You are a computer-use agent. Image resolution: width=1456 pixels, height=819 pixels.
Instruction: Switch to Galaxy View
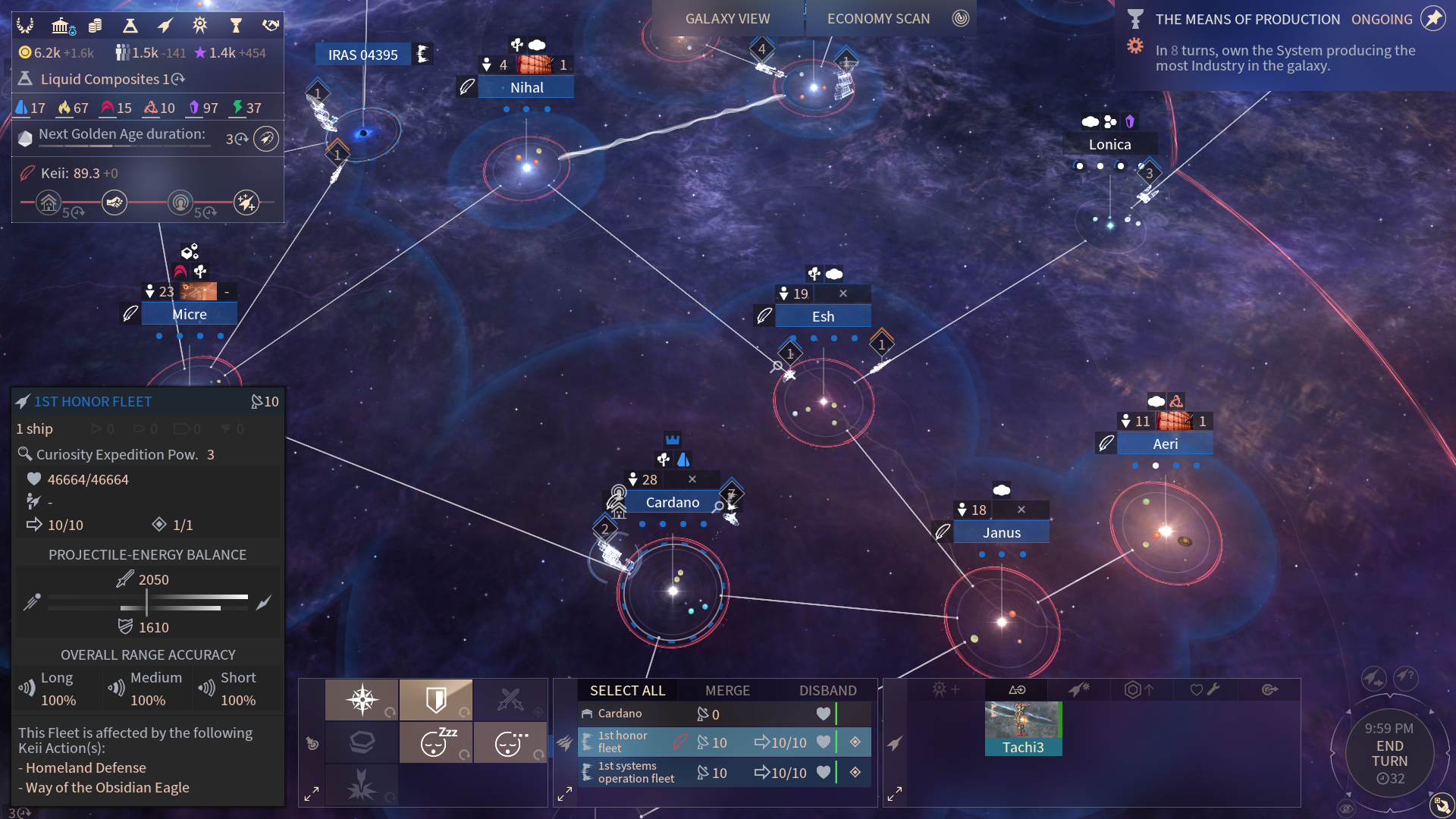click(x=726, y=19)
